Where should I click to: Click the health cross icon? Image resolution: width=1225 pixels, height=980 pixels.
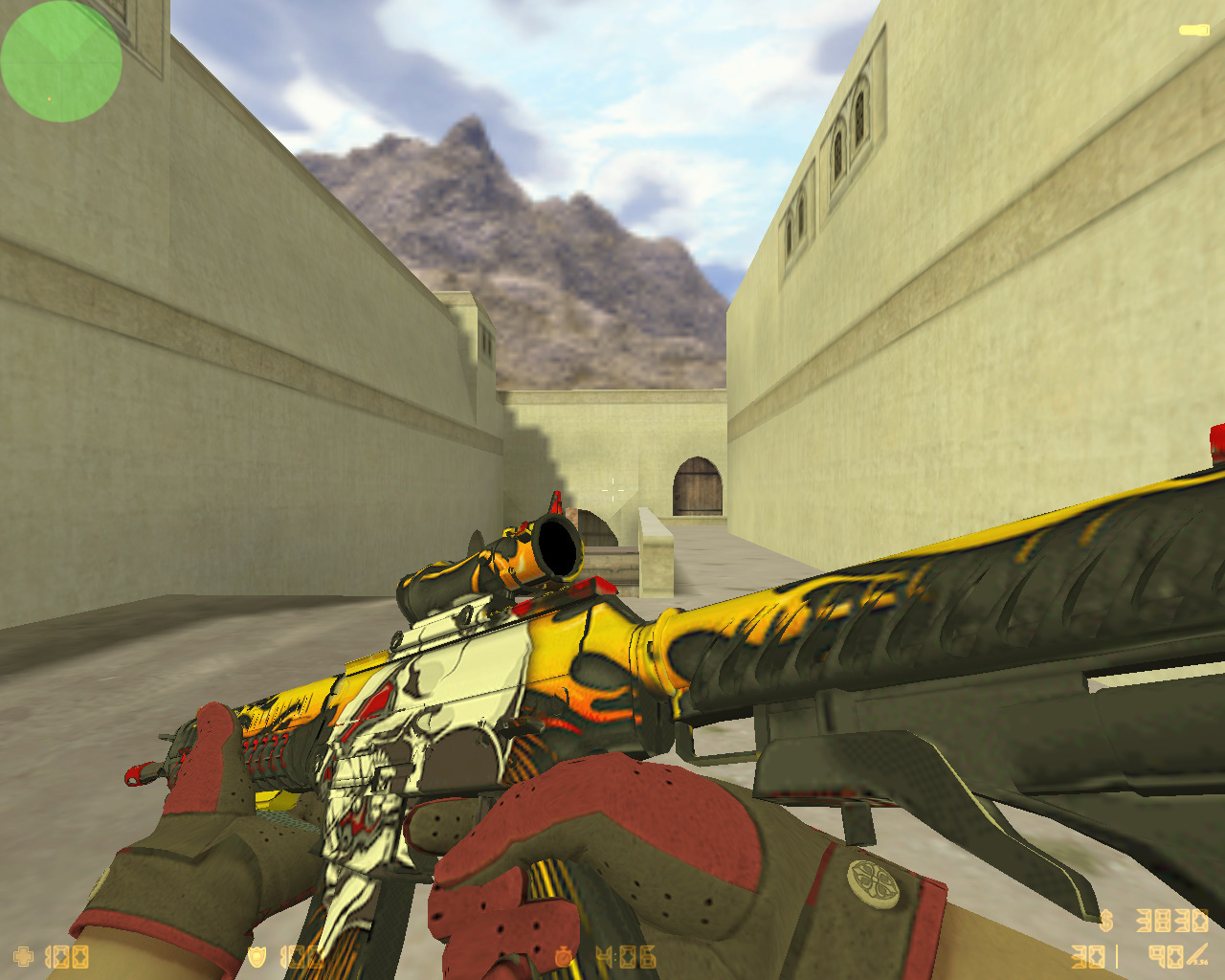point(23,956)
